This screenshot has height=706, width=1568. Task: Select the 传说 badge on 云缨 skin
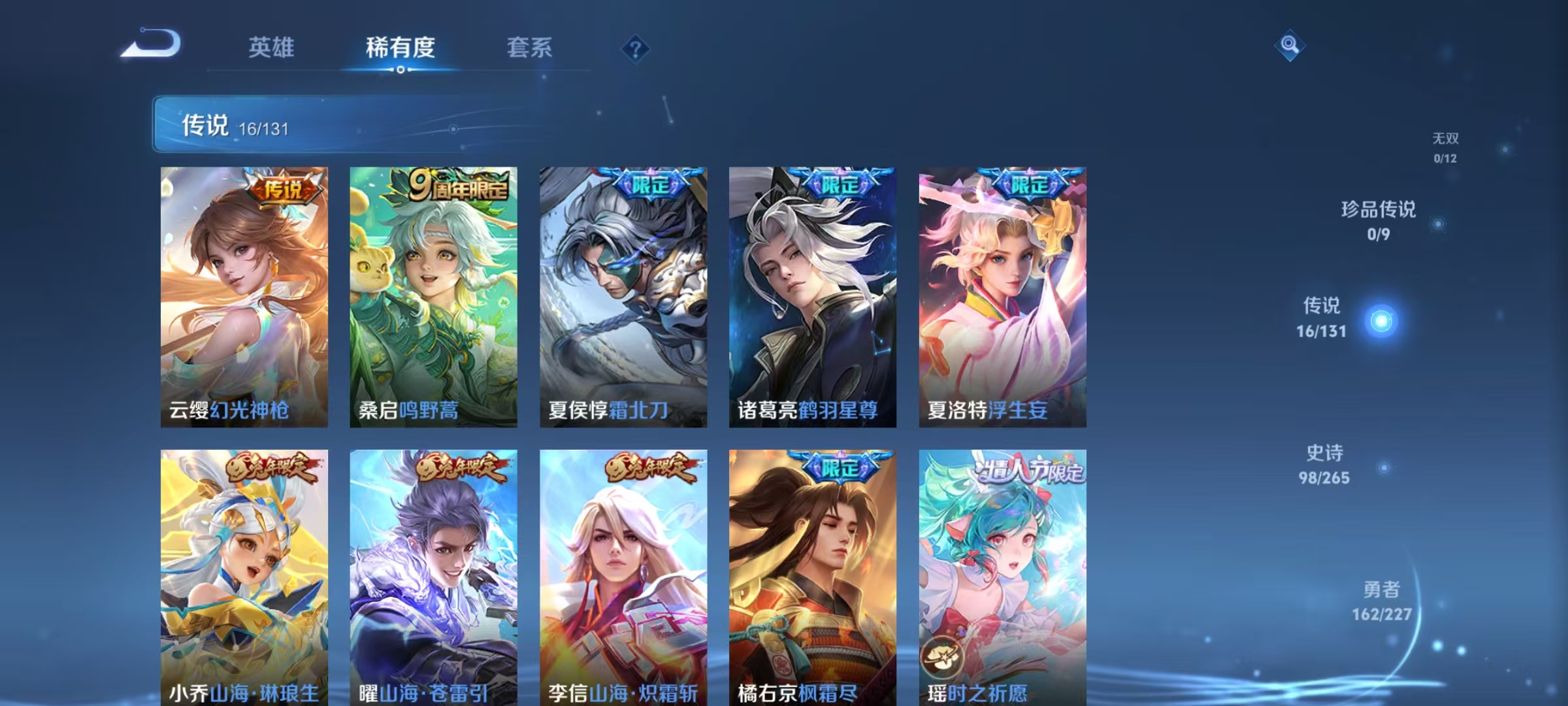pyautogui.click(x=282, y=186)
